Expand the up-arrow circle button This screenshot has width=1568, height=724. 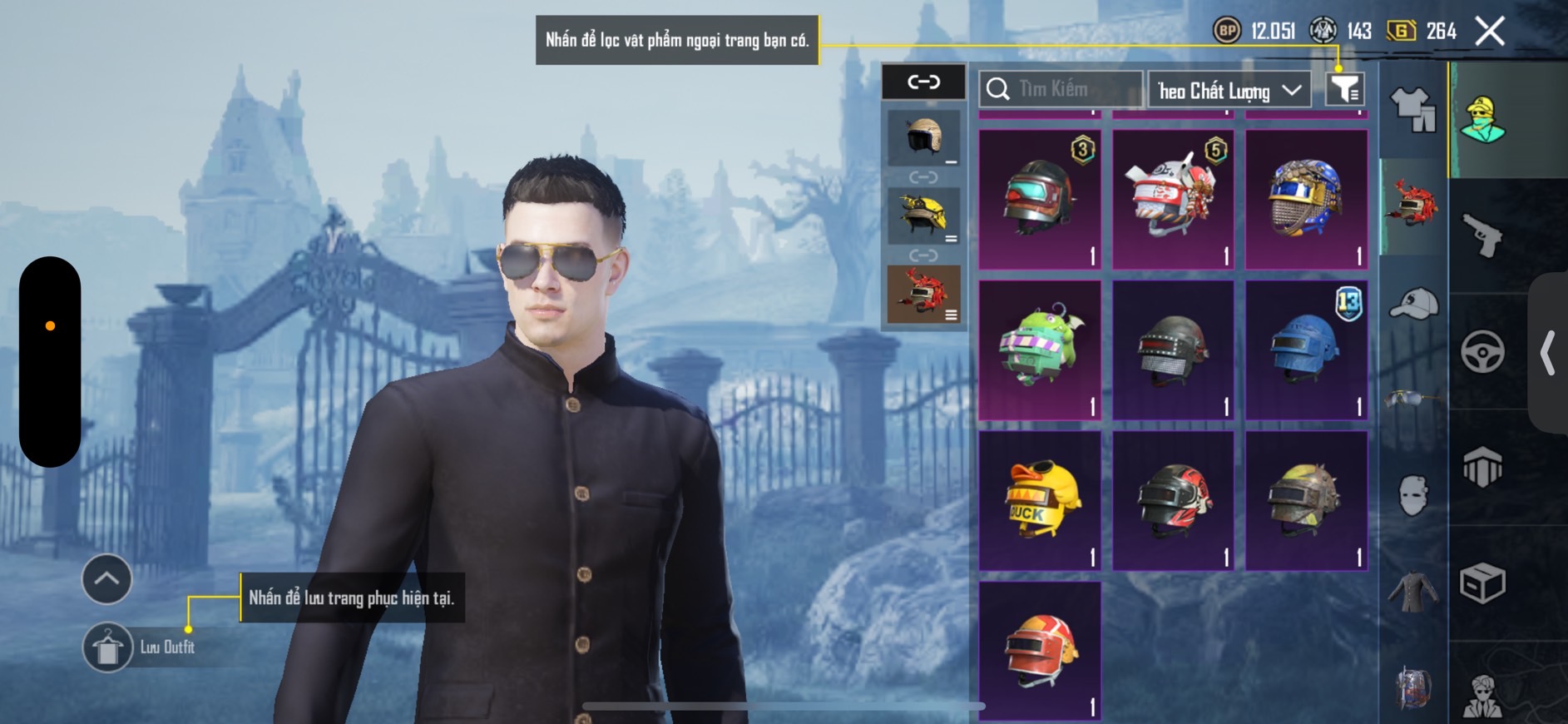coord(106,578)
